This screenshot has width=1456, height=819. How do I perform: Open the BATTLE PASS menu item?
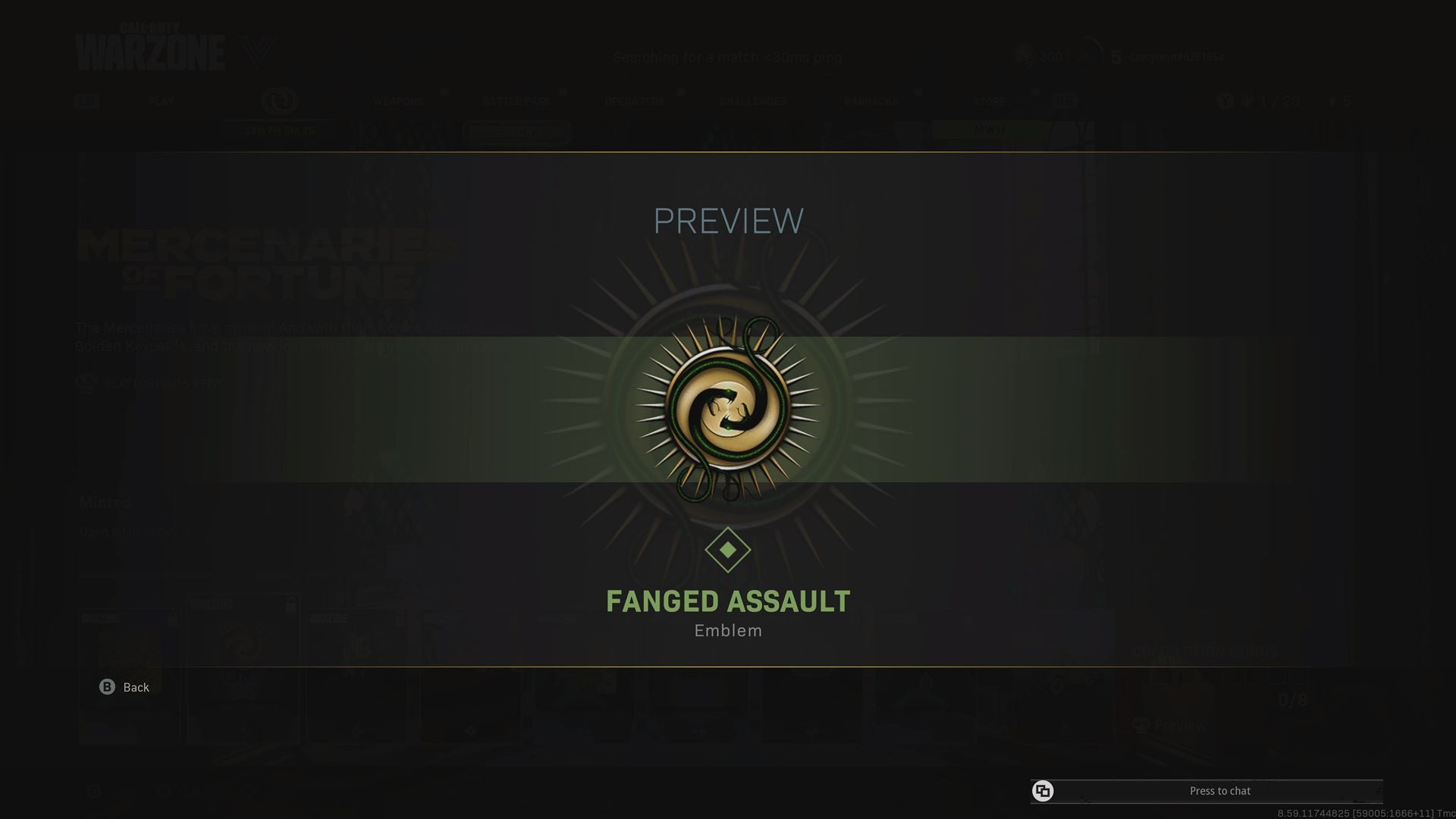pos(516,100)
